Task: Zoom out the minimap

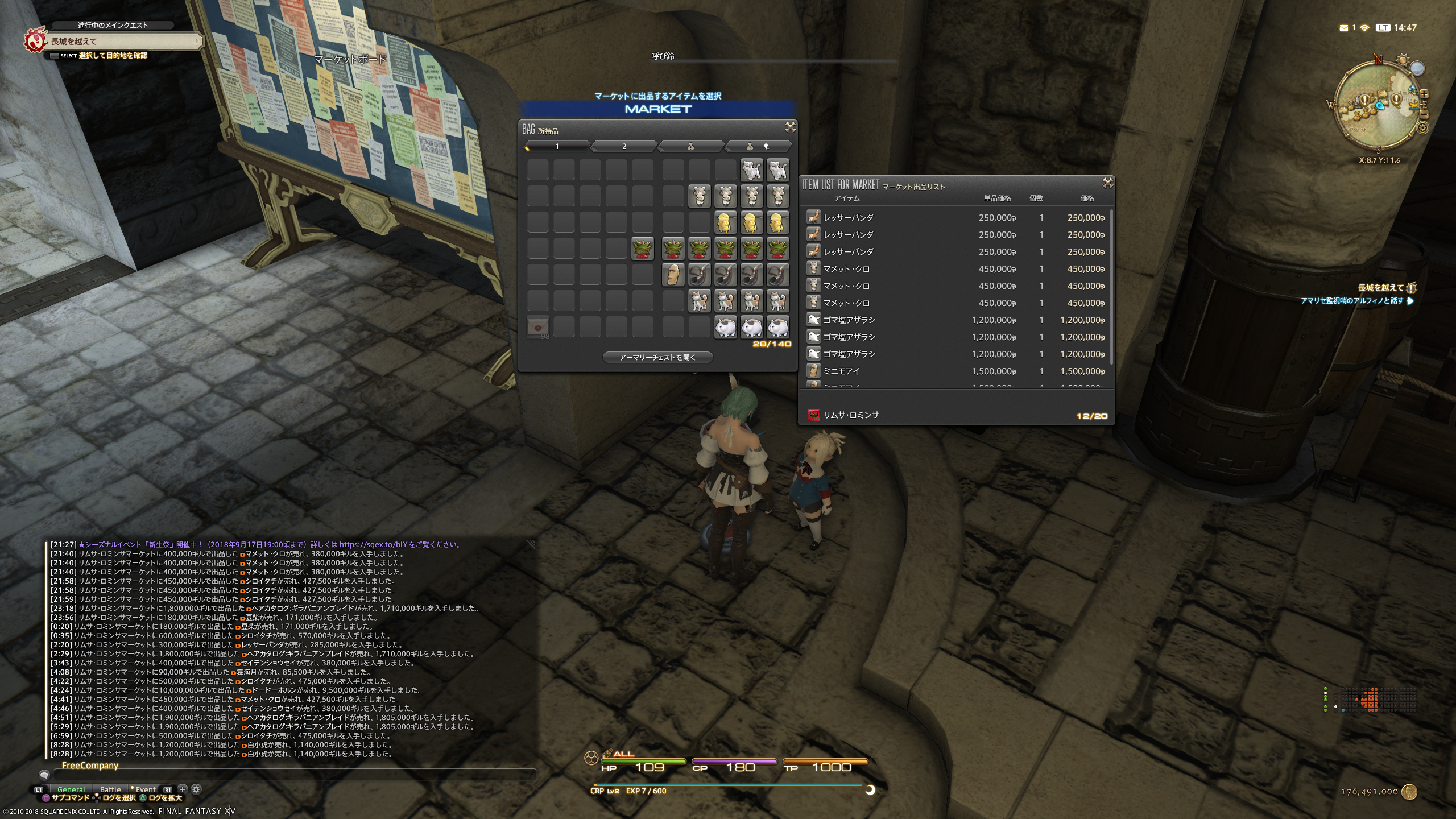Action: (1424, 114)
